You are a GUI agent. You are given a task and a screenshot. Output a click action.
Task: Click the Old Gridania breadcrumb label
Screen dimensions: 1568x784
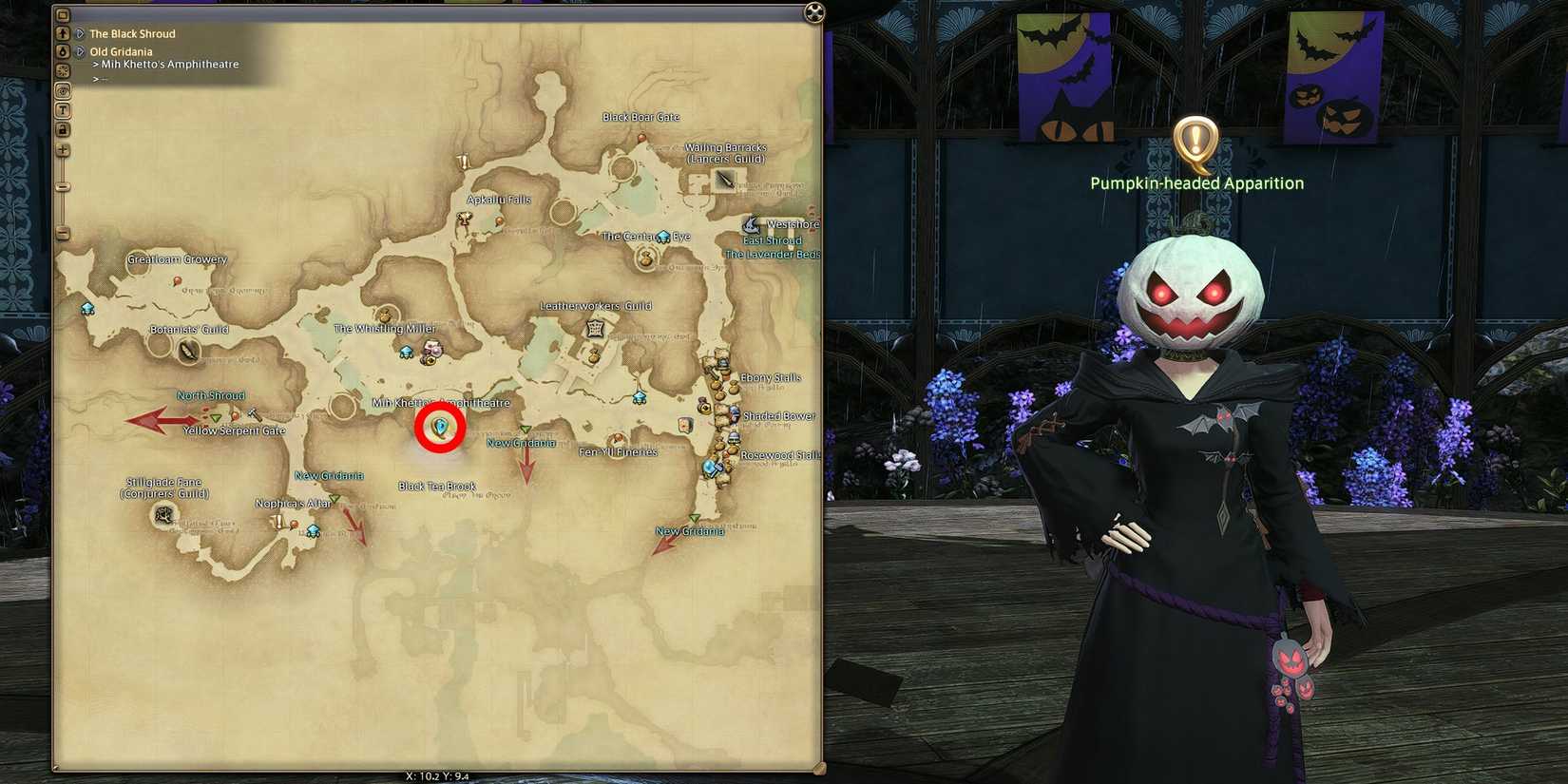[121, 50]
